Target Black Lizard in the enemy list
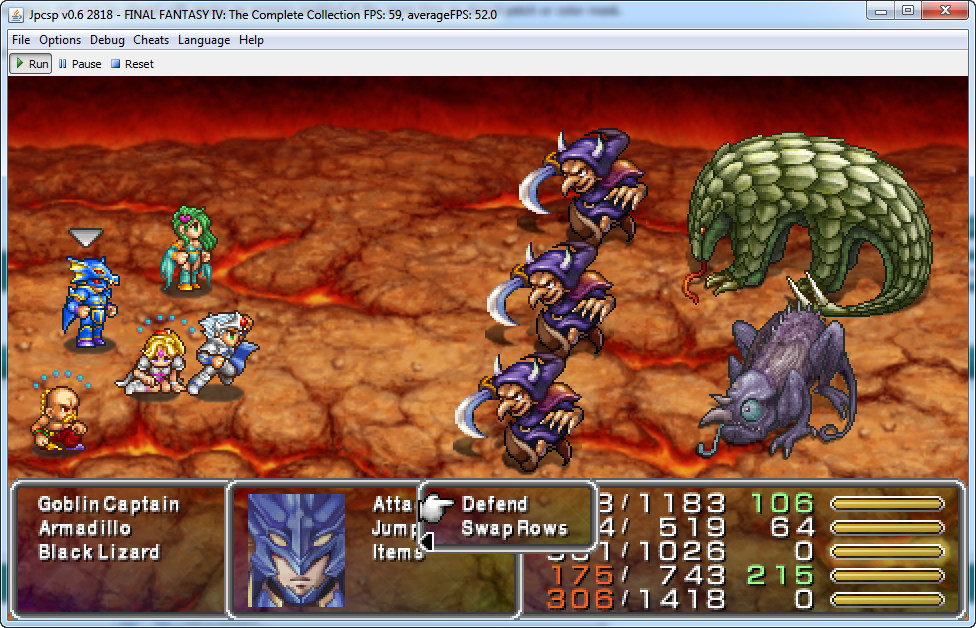The width and height of the screenshot is (976, 628). pos(98,552)
